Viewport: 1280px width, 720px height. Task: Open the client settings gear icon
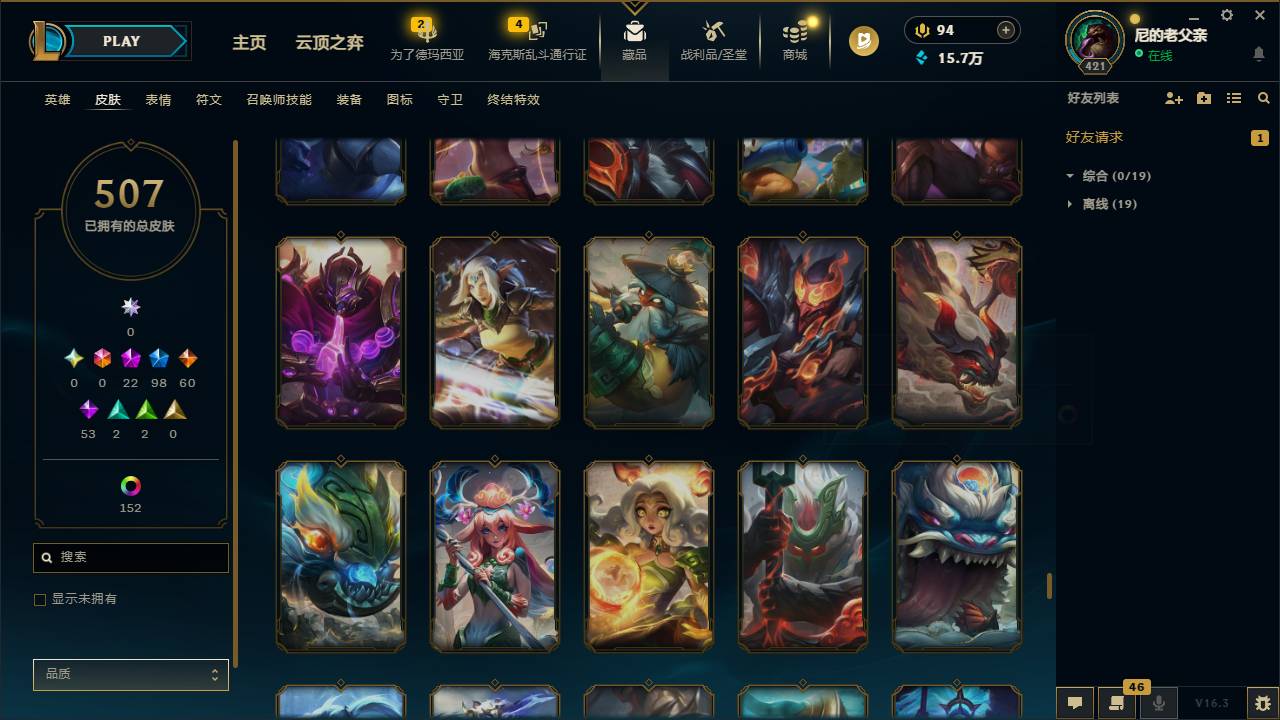(x=1226, y=15)
